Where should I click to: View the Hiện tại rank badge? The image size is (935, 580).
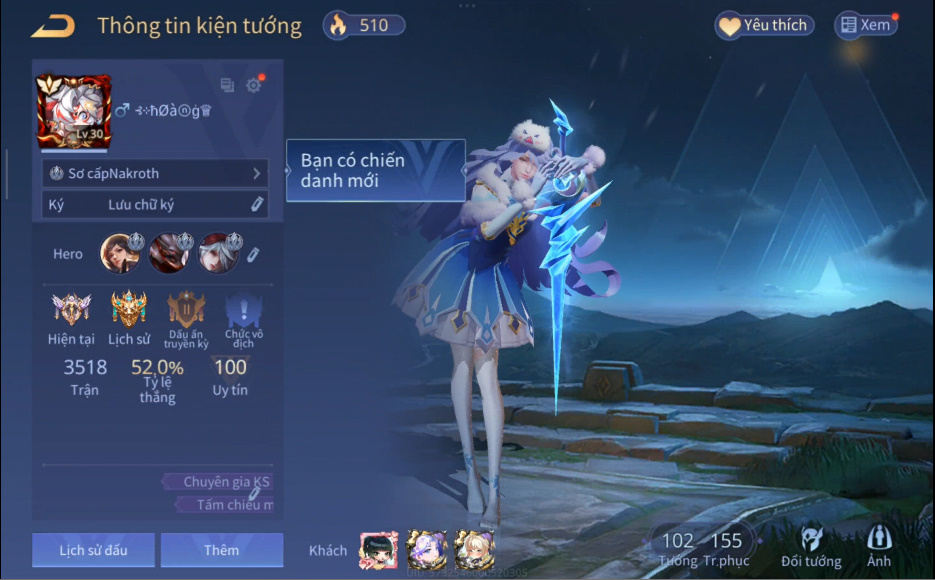click(71, 310)
